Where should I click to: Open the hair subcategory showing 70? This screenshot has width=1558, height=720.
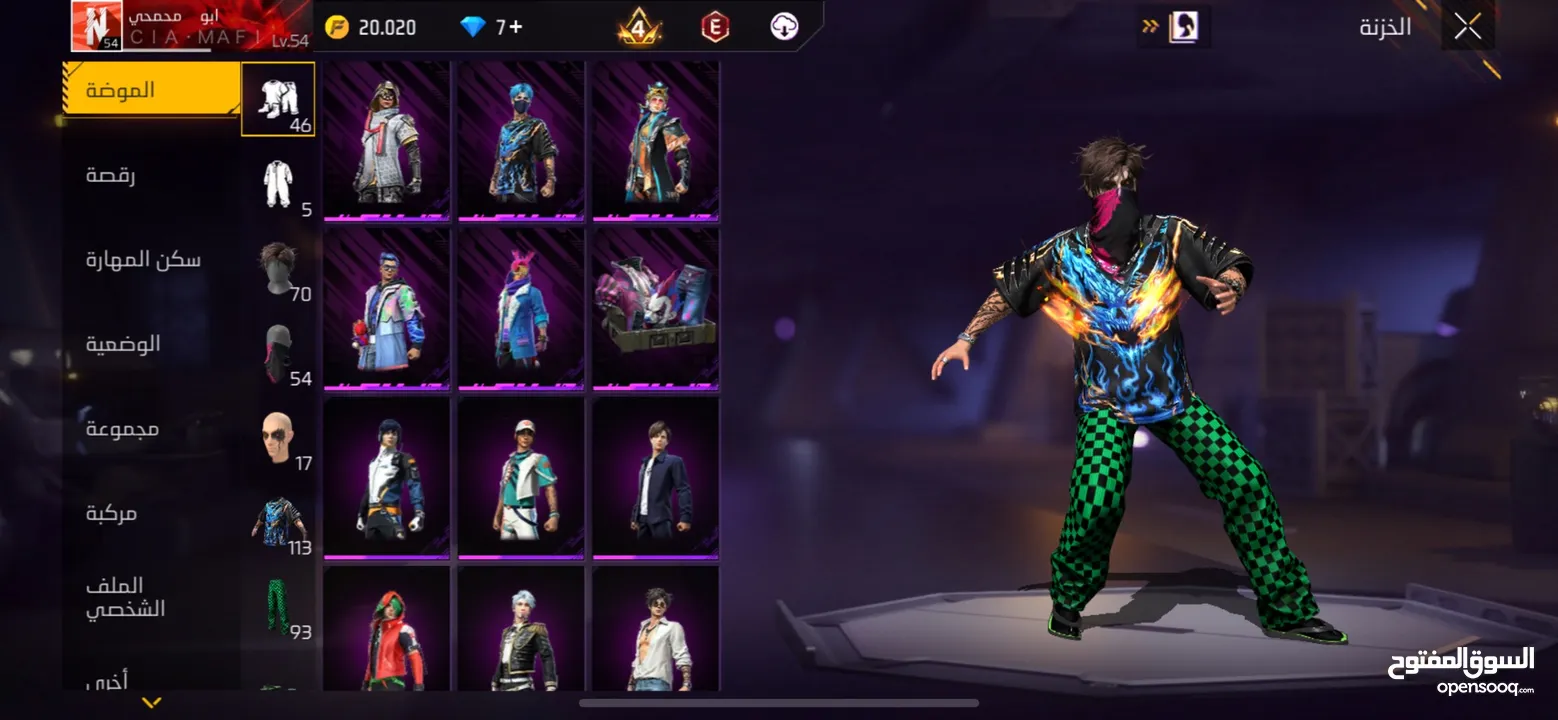[279, 268]
